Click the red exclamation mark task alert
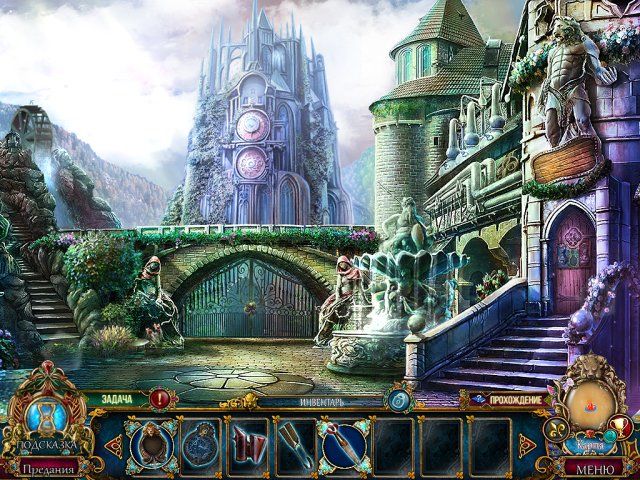This screenshot has width=640, height=480. pos(162,400)
